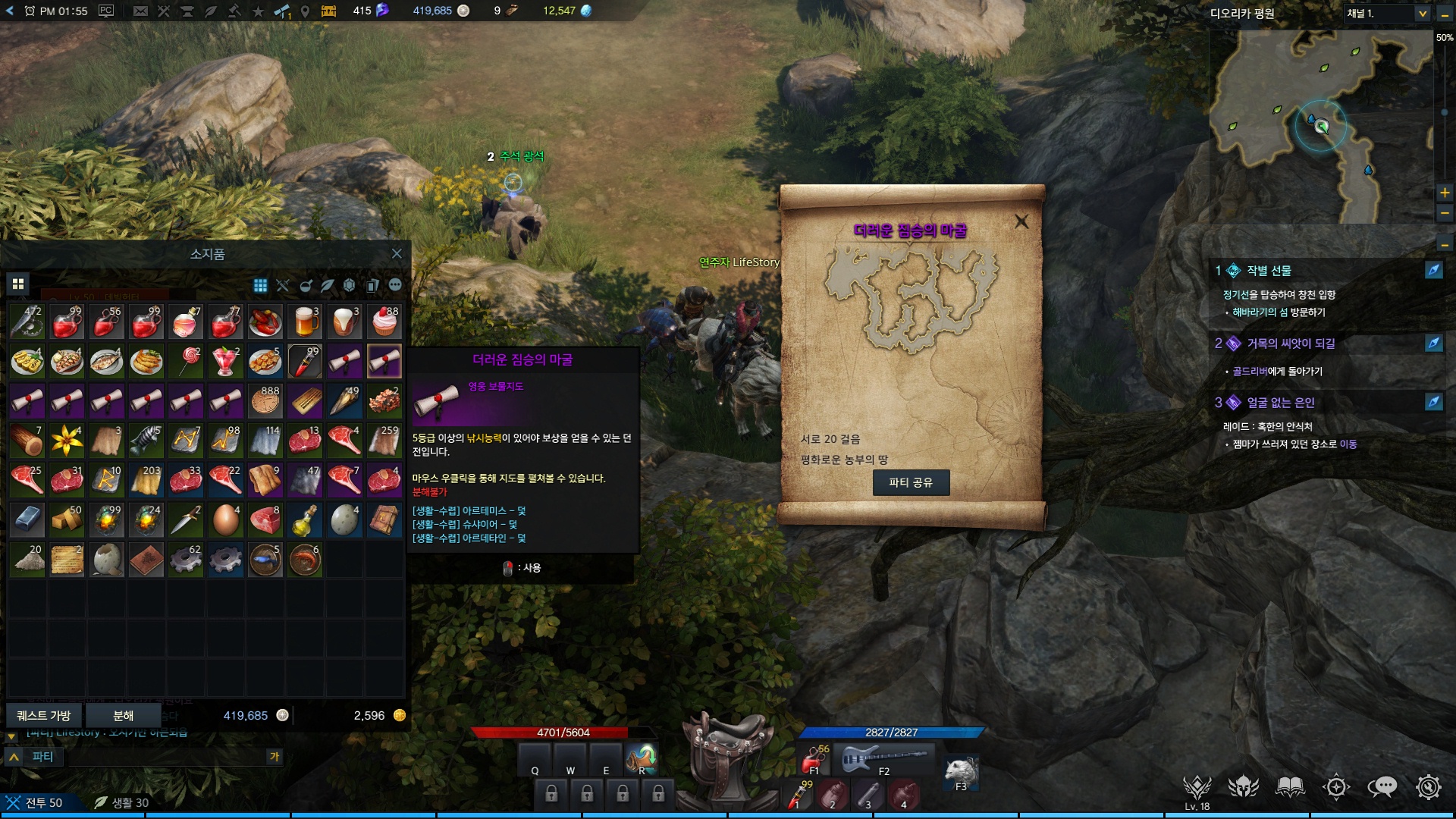Open the 채널 1 channel dropdown

(x=1422, y=14)
